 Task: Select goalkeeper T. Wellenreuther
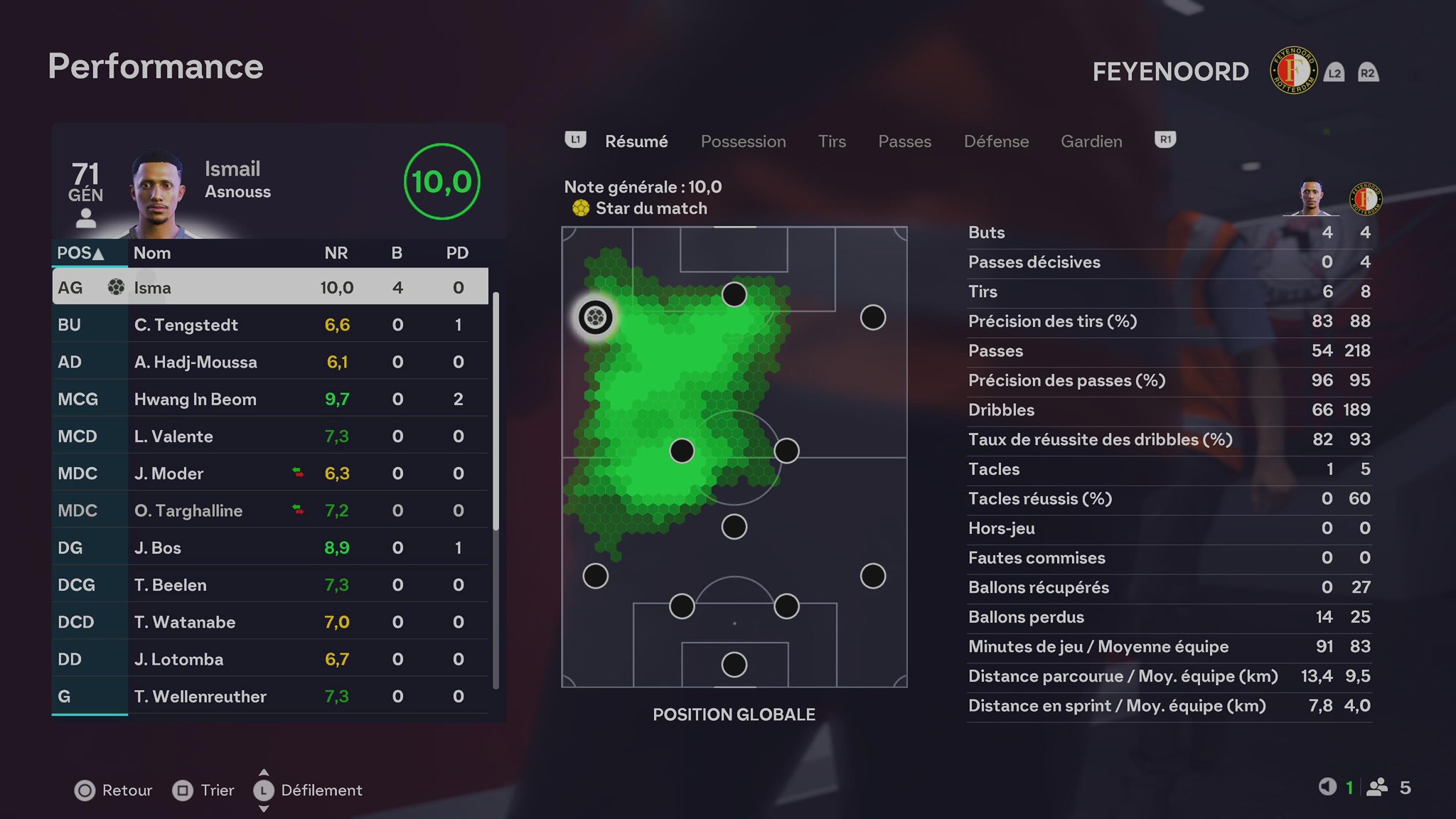(x=270, y=697)
